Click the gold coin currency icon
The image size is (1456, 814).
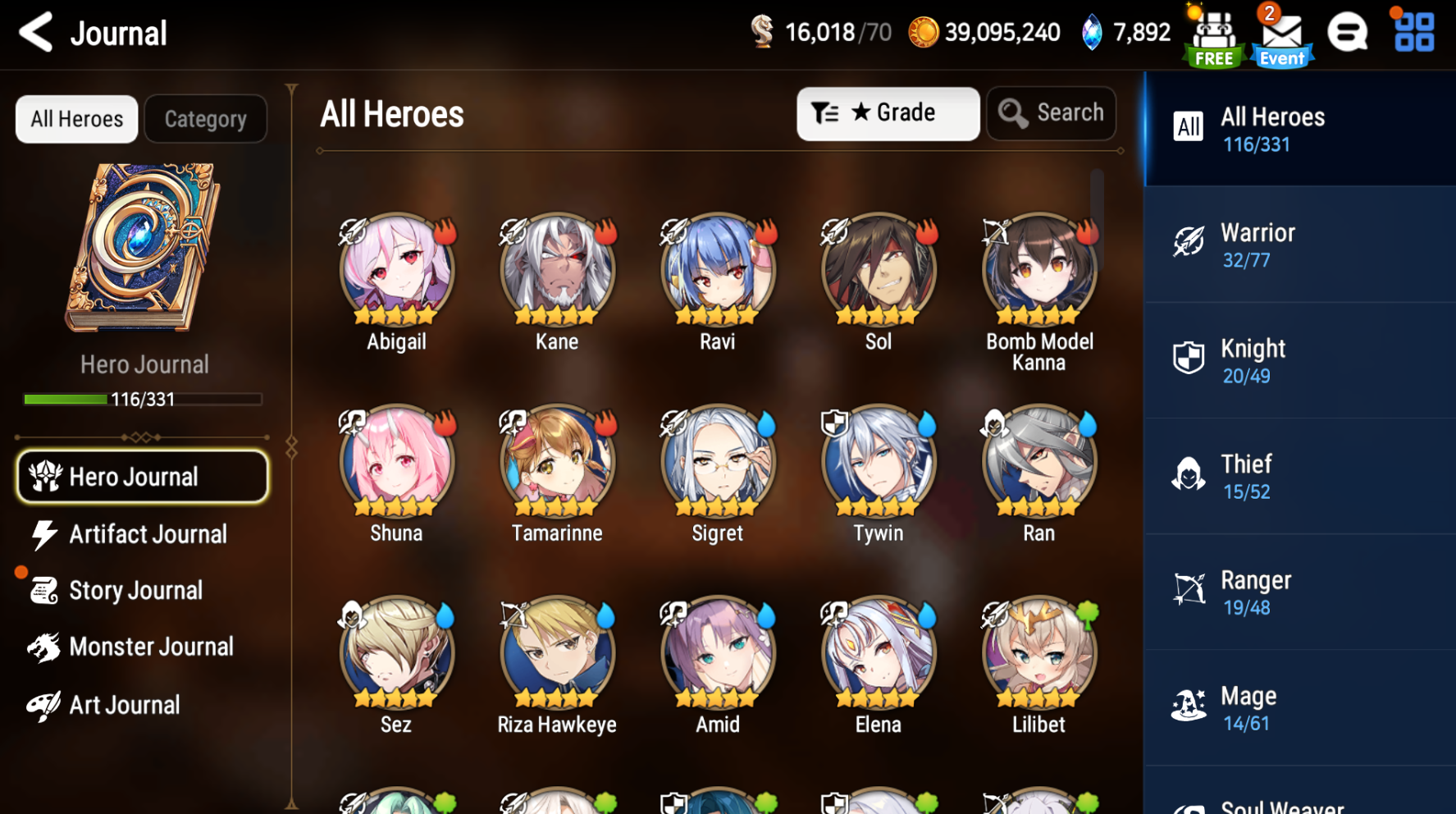926,32
